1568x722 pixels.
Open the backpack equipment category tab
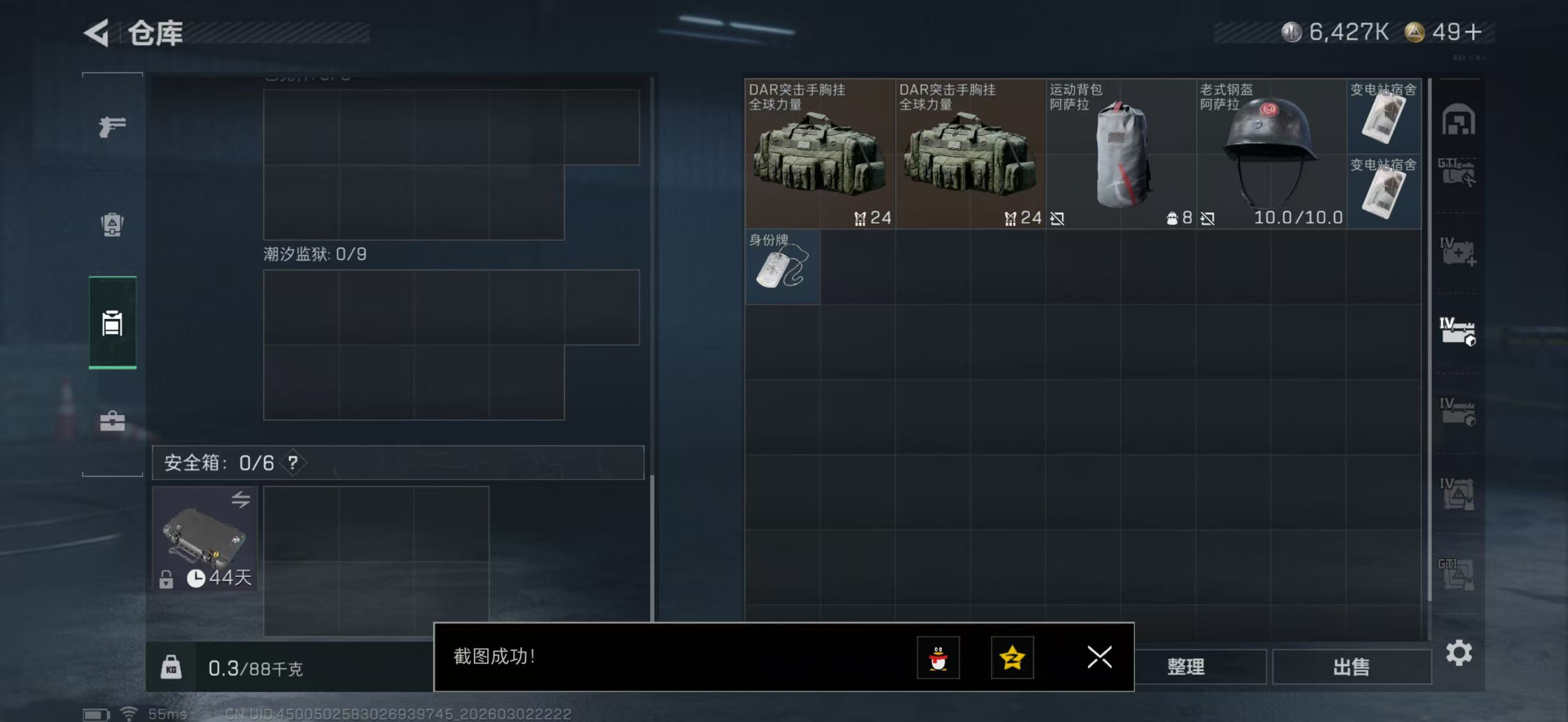pyautogui.click(x=112, y=225)
